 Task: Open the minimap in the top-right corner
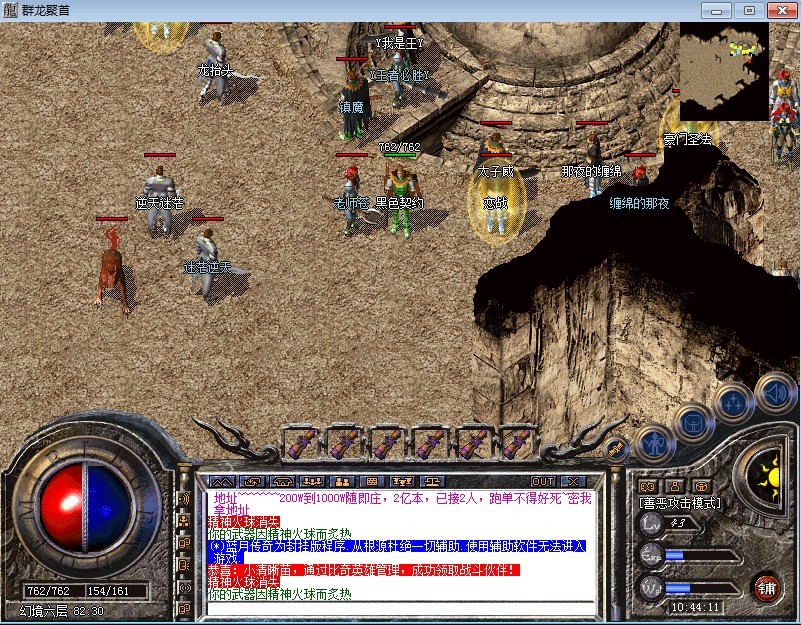click(724, 71)
